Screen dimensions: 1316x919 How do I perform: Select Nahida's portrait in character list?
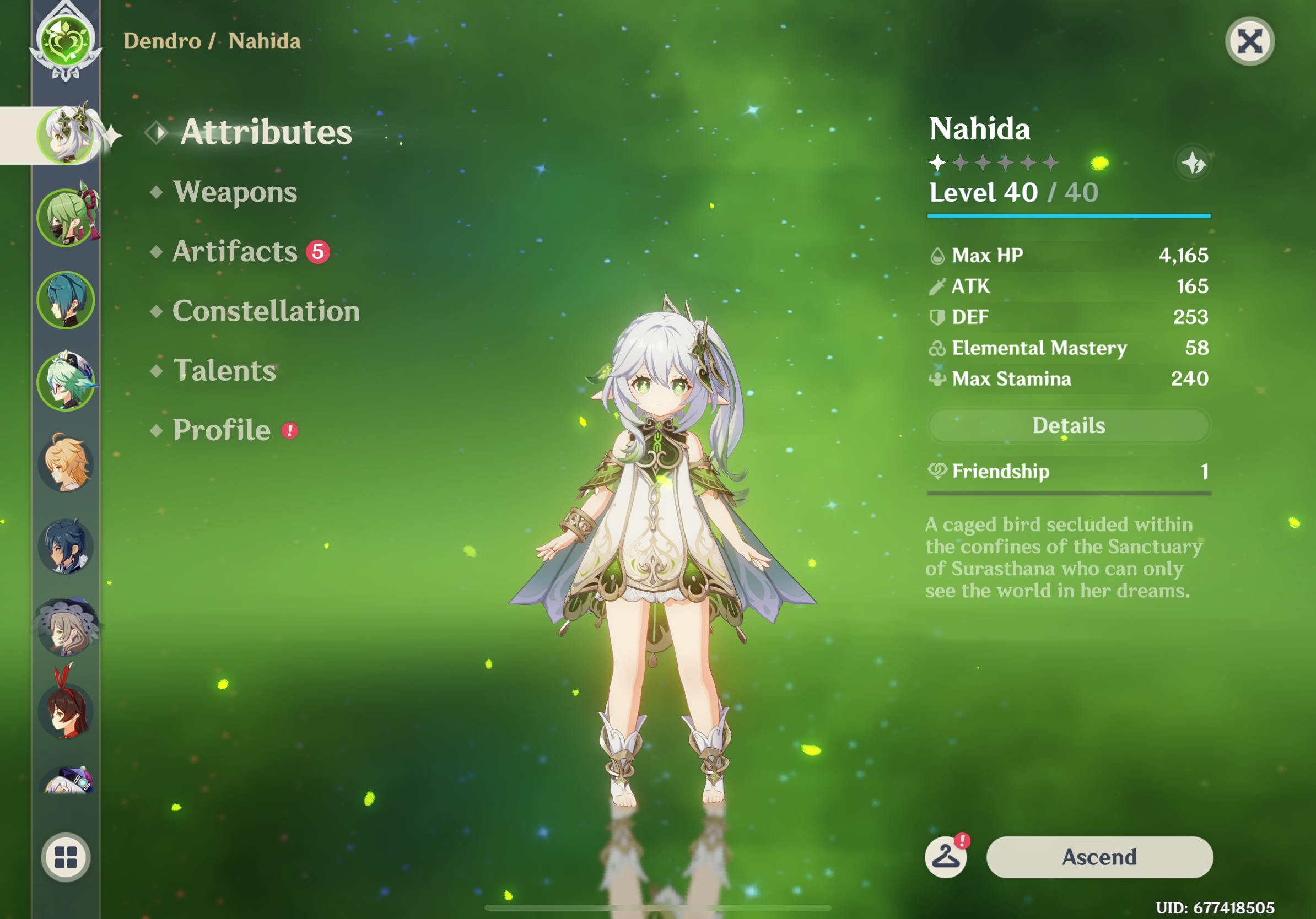click(67, 135)
